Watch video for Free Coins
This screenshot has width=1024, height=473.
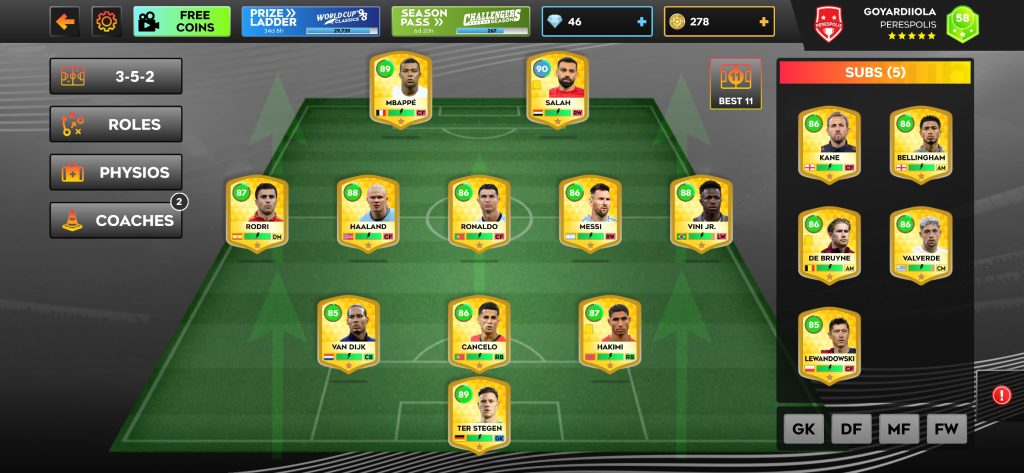coord(182,21)
